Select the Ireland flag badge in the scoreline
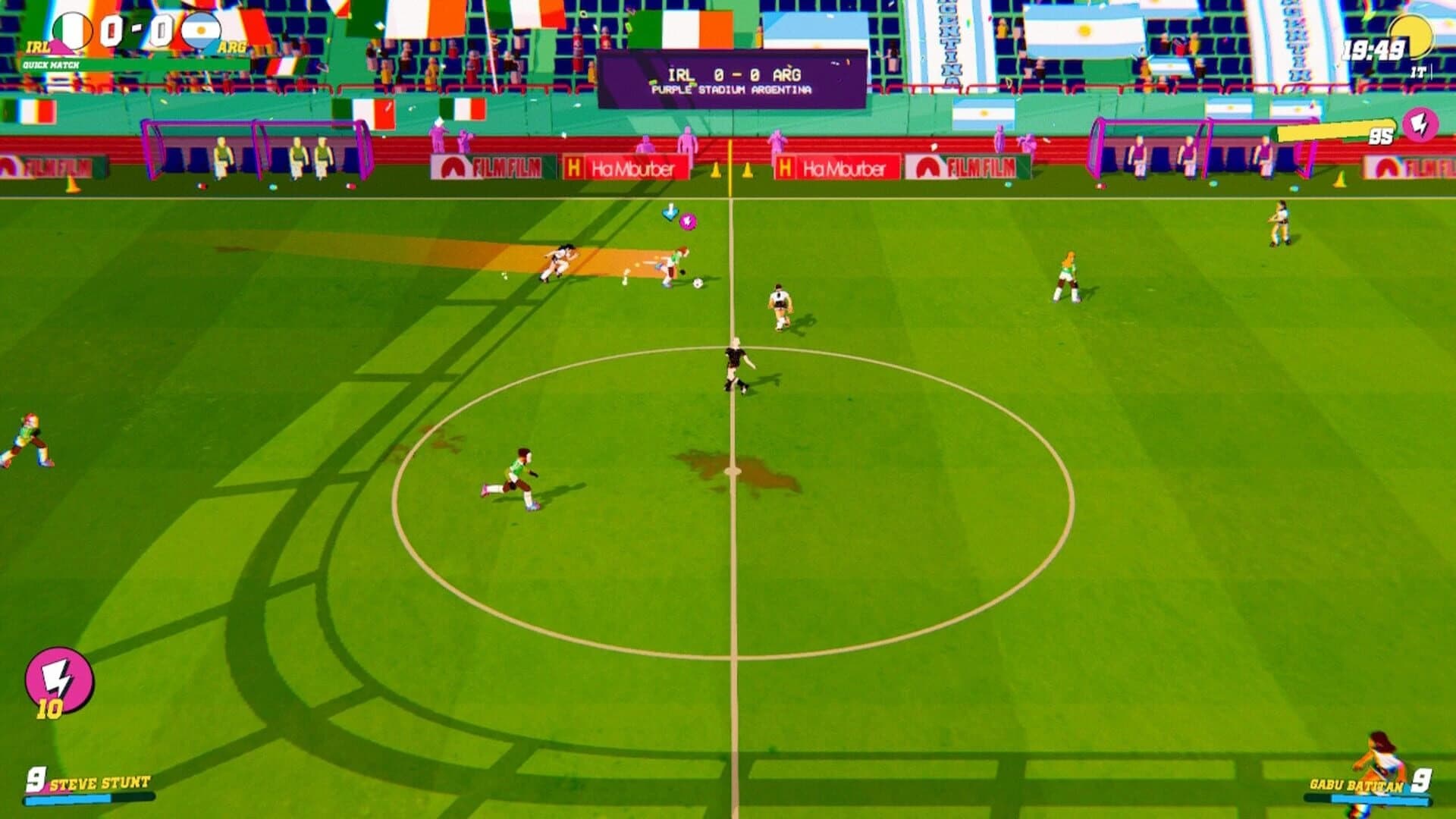The width and height of the screenshot is (1456, 819). (72, 30)
